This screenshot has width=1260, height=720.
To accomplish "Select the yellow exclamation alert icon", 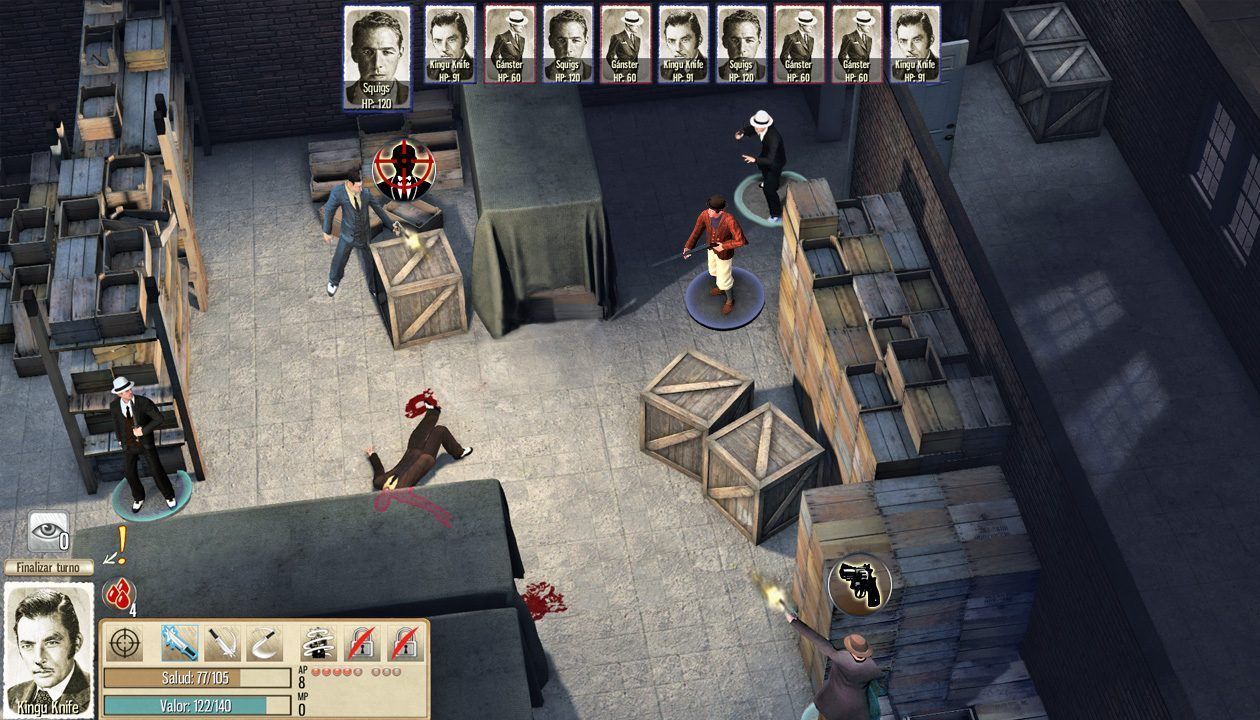I will pyautogui.click(x=120, y=545).
